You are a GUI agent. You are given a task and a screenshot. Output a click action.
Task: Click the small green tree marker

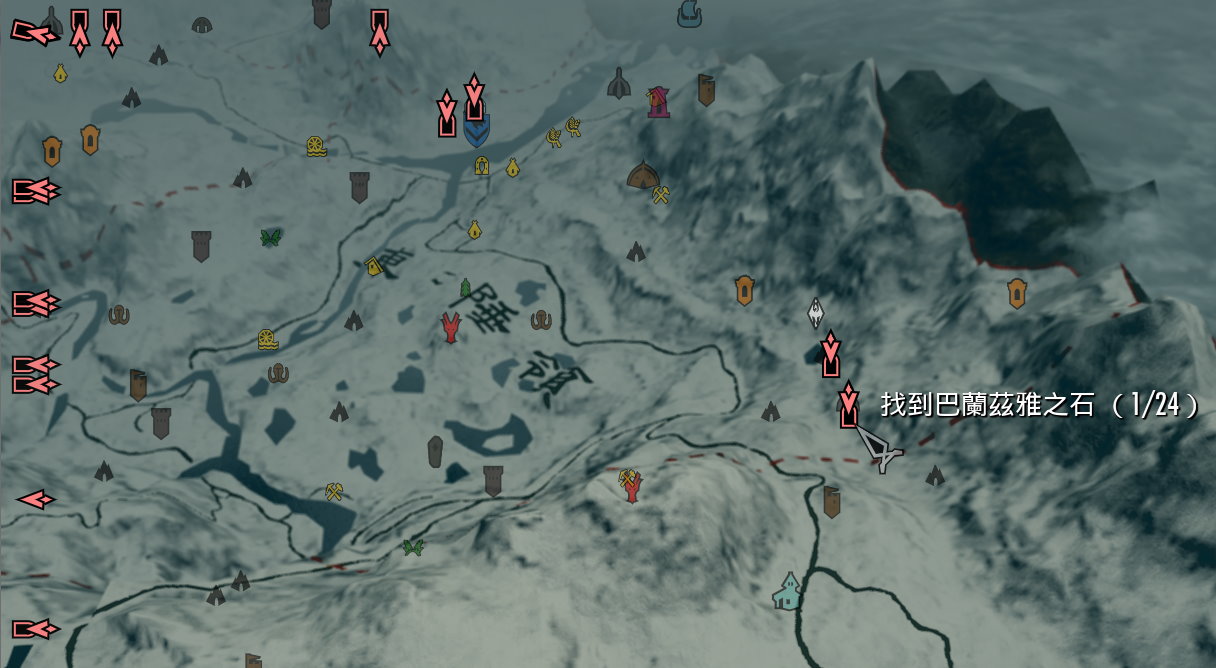[x=465, y=289]
